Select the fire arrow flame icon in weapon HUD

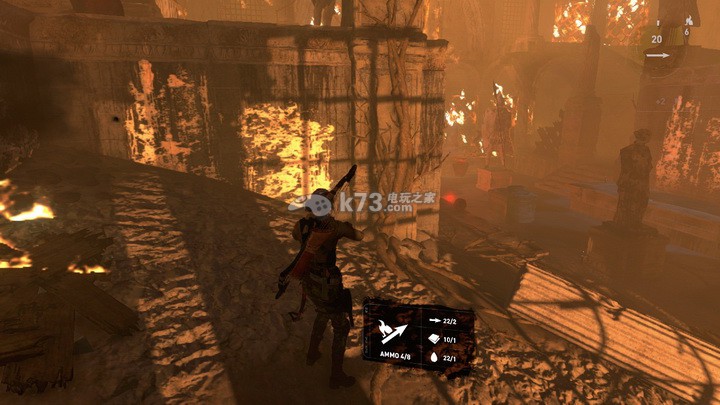pos(688,20)
